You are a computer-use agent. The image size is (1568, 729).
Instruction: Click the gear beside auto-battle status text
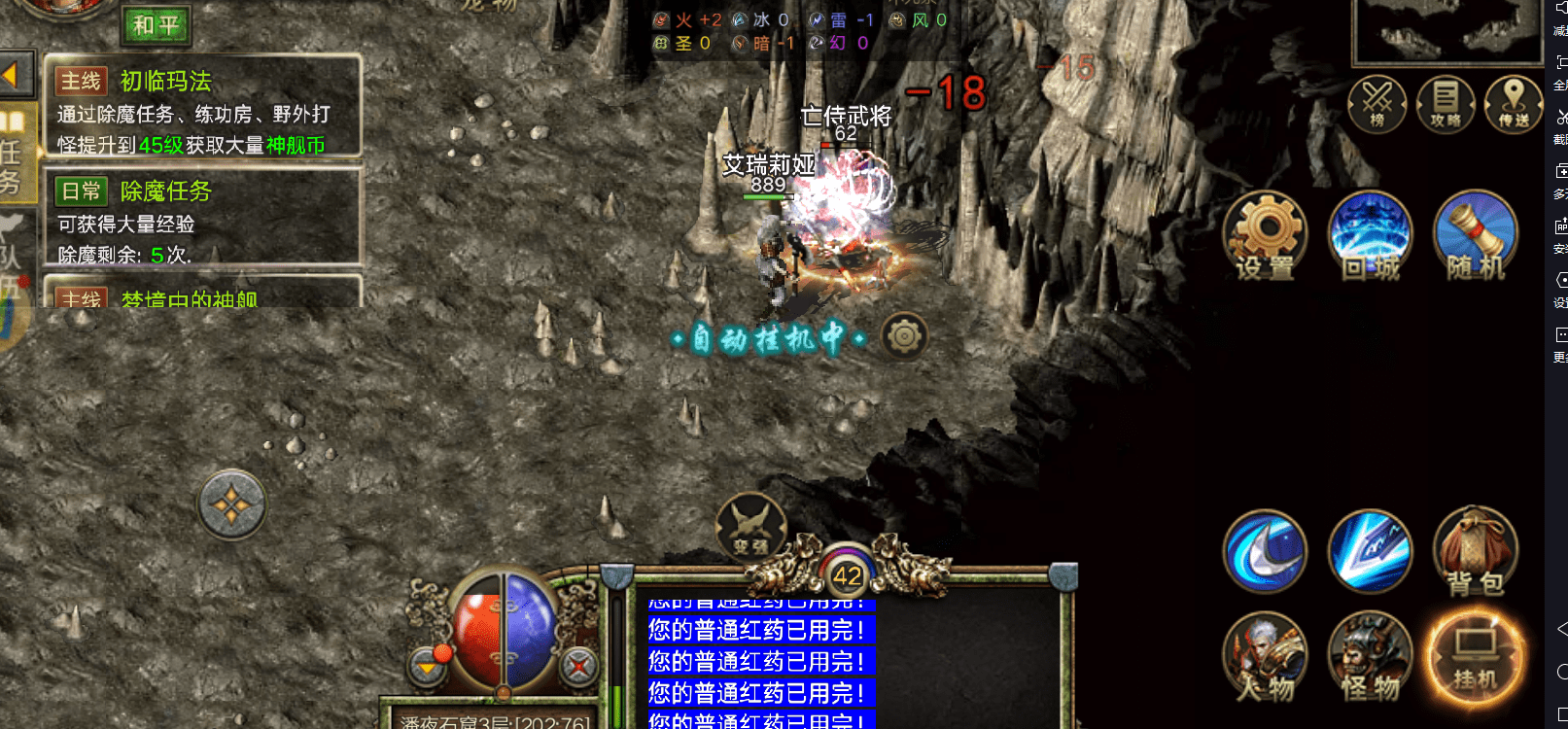tap(904, 336)
